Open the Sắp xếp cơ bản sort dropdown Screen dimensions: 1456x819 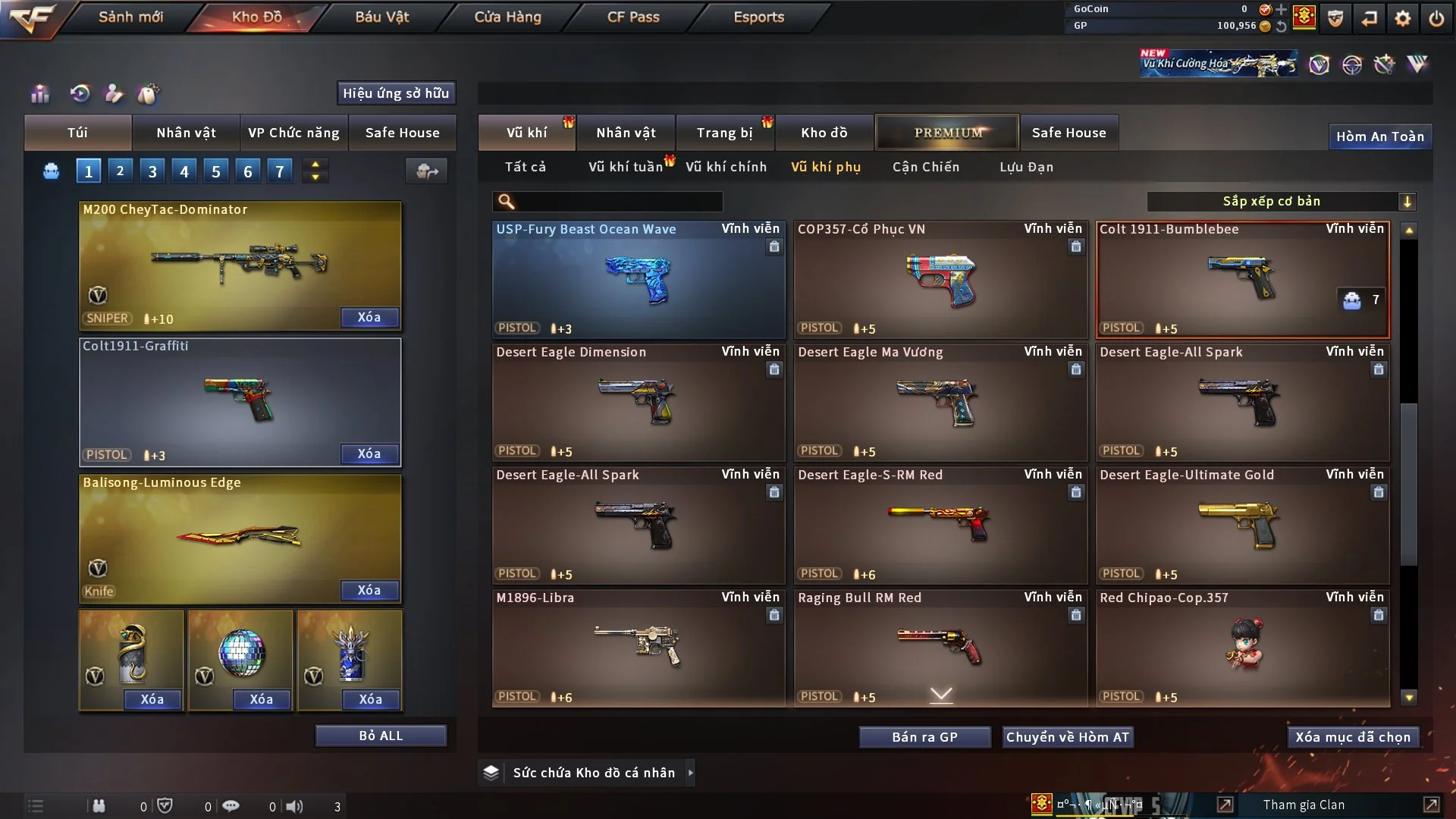(x=1281, y=202)
